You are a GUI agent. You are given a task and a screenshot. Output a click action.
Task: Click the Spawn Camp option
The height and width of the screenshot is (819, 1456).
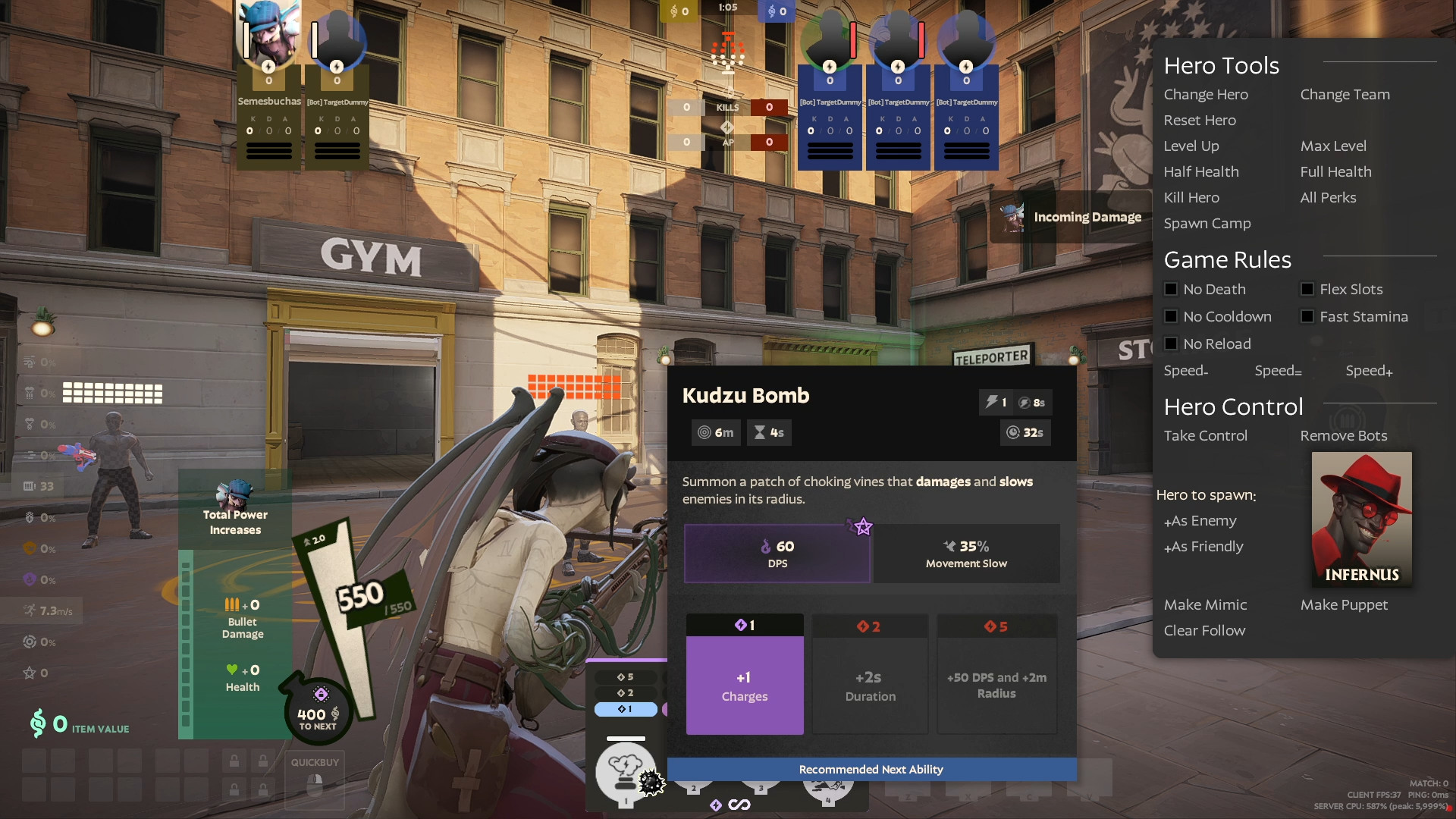click(1207, 224)
